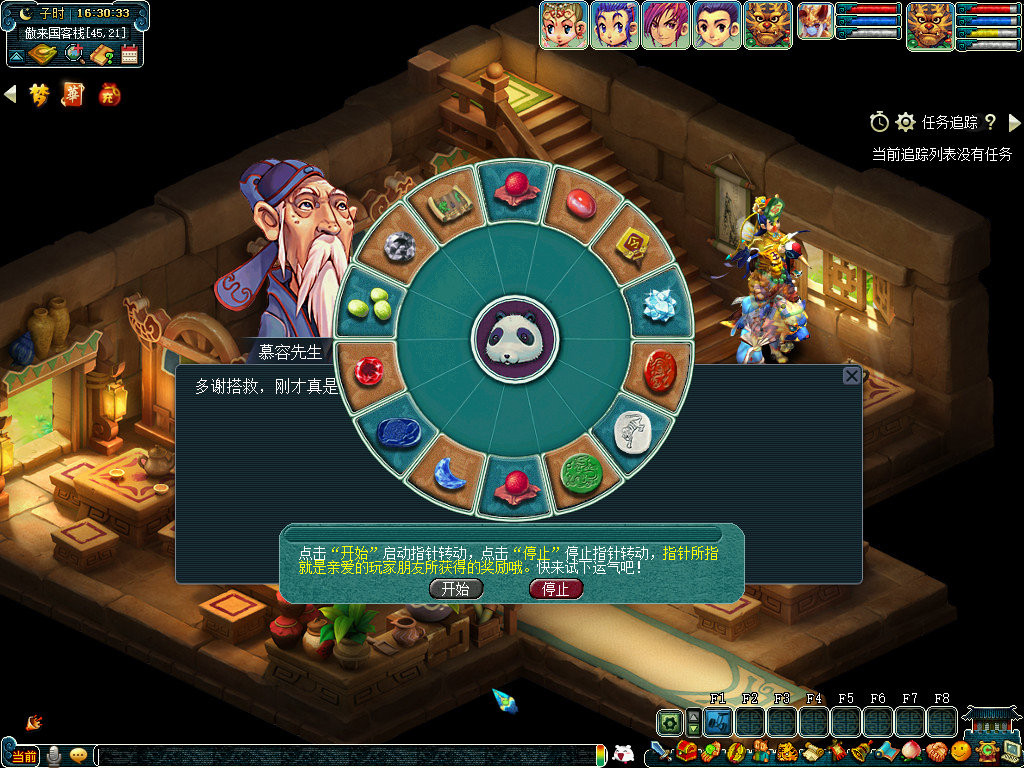The width and height of the screenshot is (1024, 768).
Task: Open the task tracking settings gear
Action: click(906, 122)
